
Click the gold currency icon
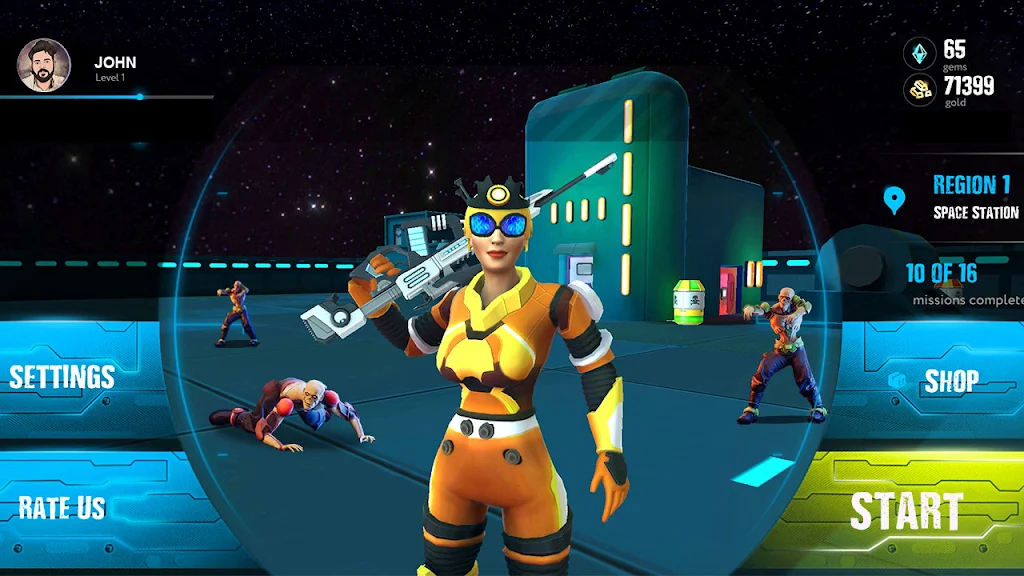pos(920,90)
